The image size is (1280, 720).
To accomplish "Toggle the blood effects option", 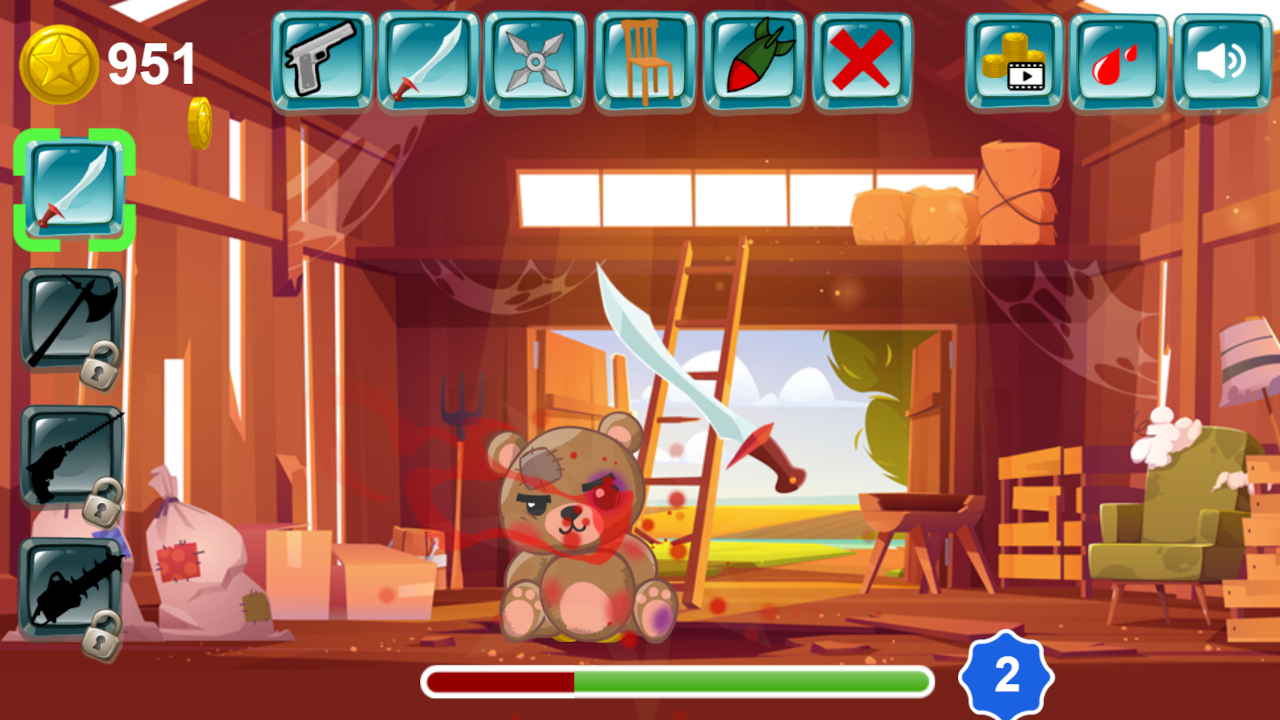I will tap(1117, 58).
